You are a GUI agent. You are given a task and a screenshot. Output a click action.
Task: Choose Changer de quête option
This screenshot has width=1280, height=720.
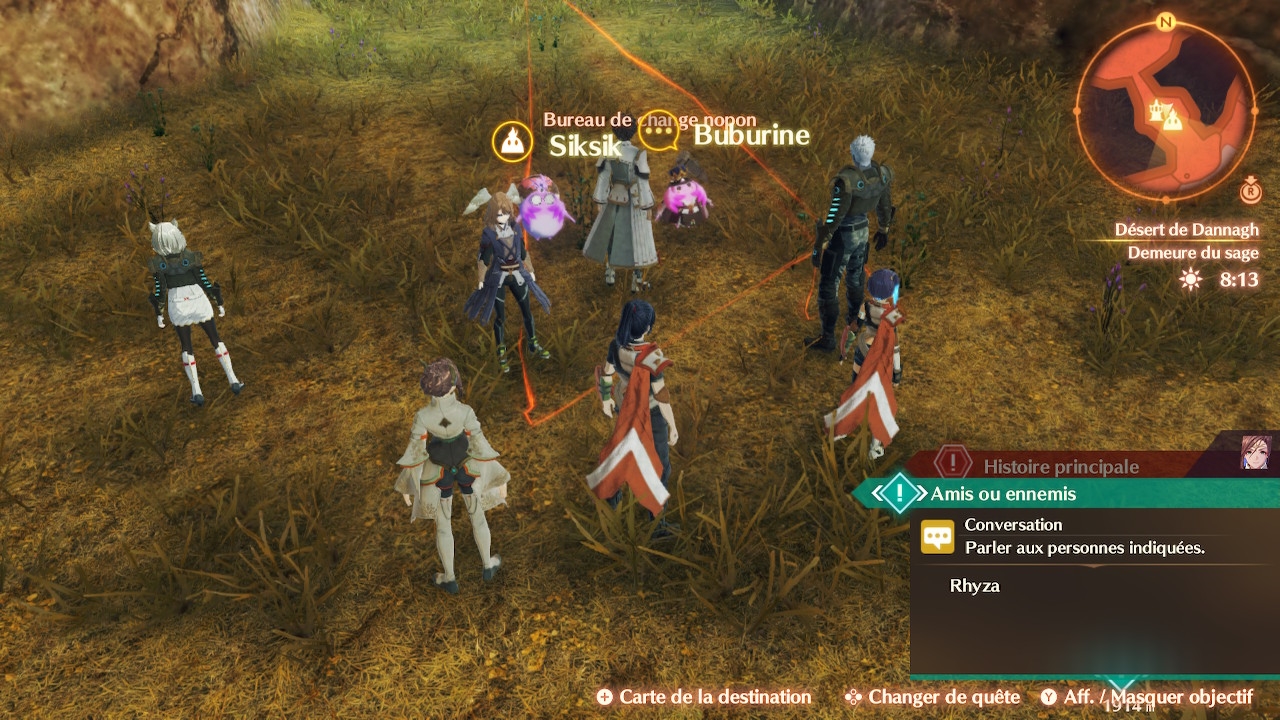pos(932,697)
